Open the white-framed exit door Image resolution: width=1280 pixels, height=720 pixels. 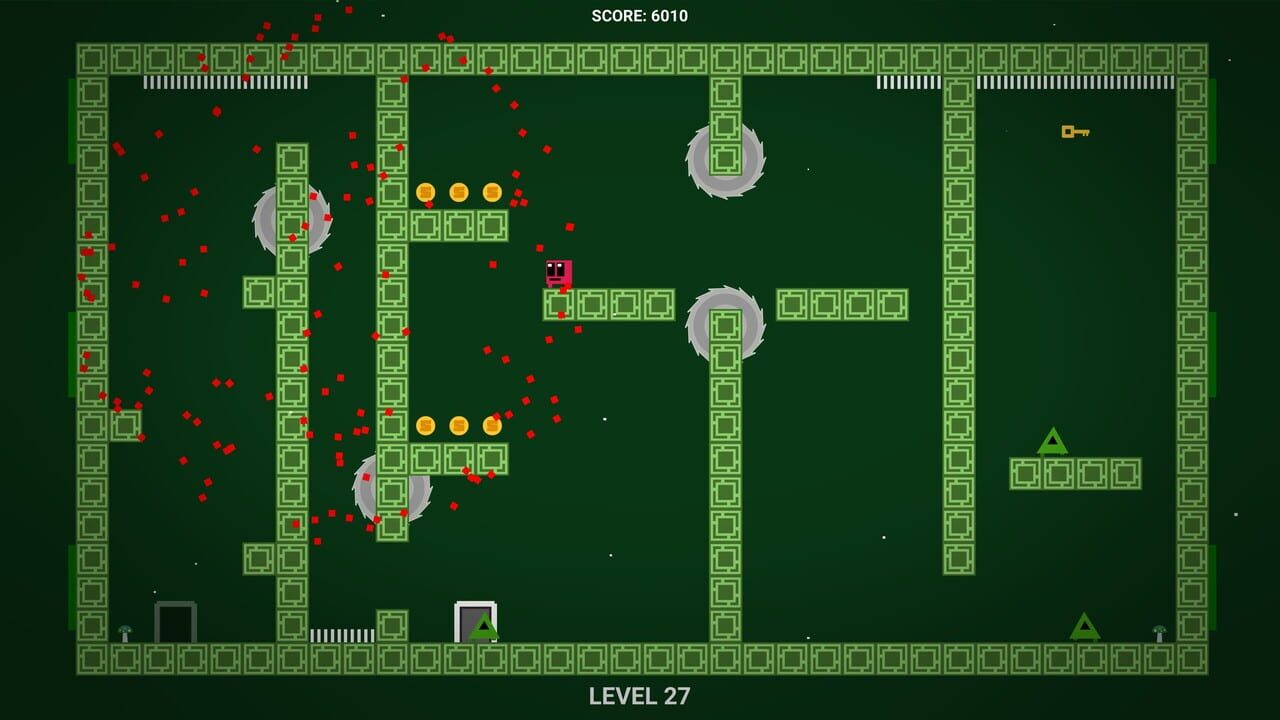470,617
